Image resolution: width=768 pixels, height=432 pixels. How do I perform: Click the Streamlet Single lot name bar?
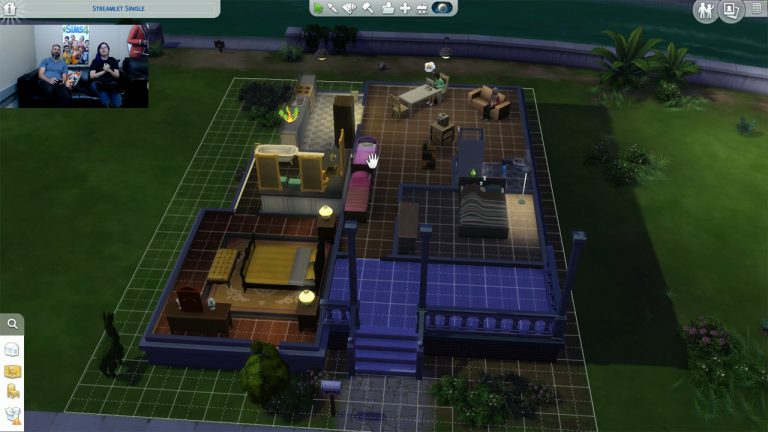(x=120, y=8)
